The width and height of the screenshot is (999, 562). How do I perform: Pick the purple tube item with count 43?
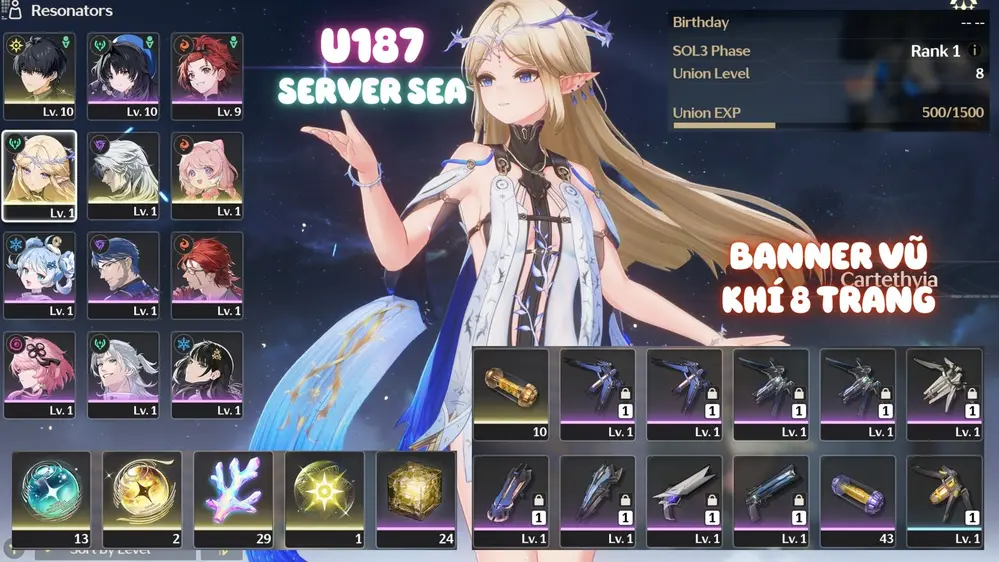point(858,500)
